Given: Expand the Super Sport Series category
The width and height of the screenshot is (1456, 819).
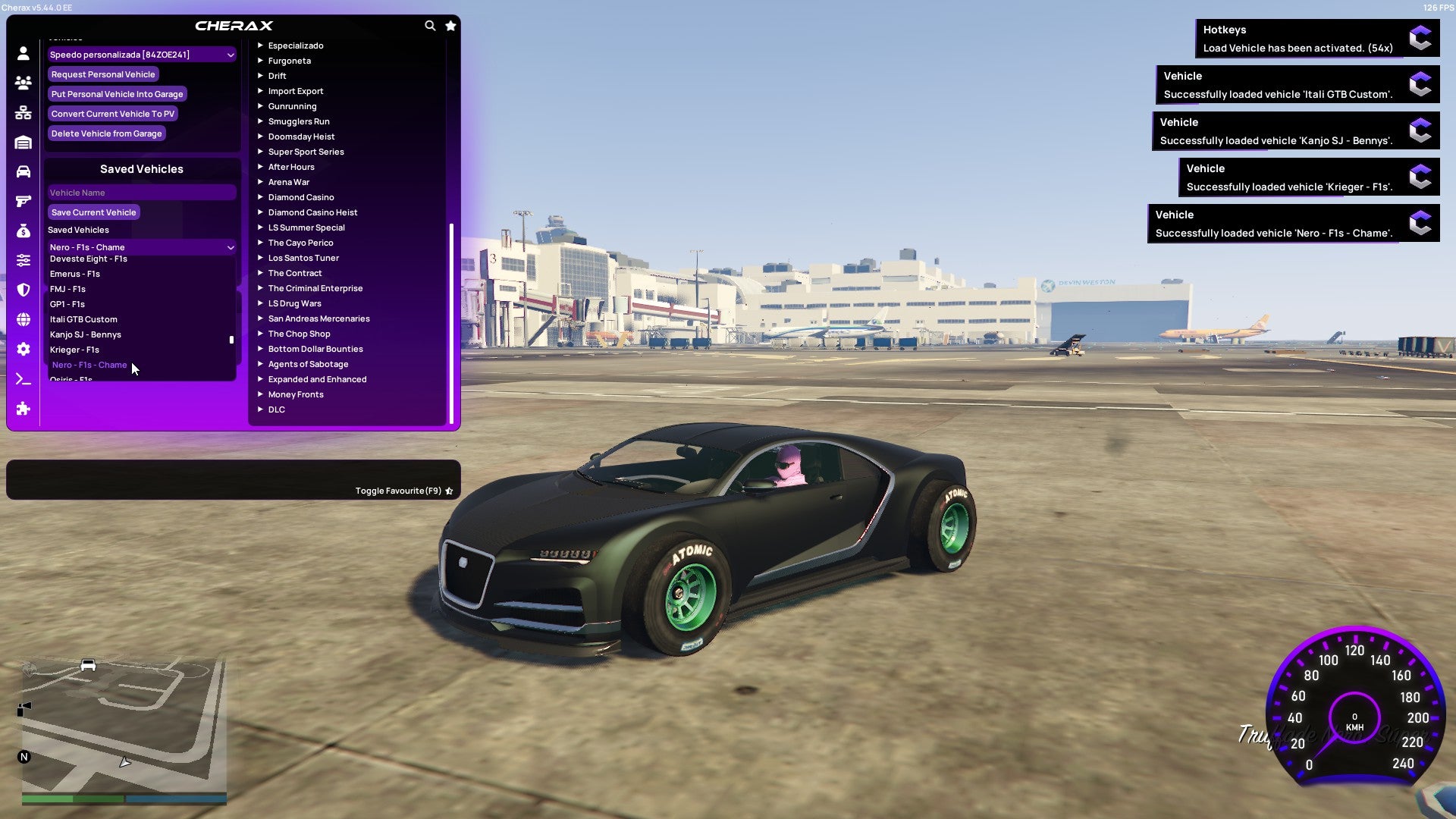Looking at the screenshot, I should (x=306, y=151).
